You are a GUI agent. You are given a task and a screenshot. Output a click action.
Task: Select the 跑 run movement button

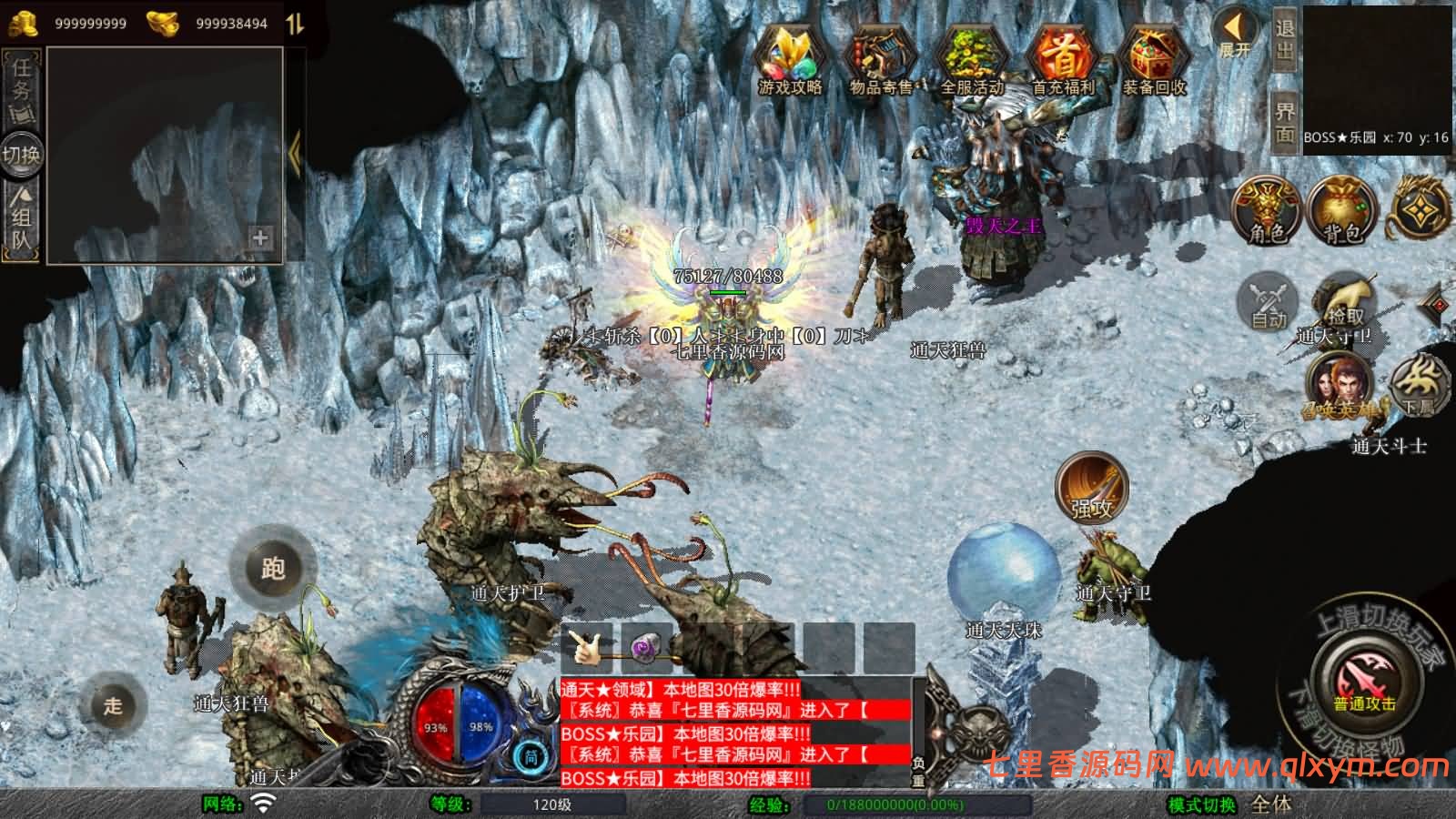coord(272,569)
